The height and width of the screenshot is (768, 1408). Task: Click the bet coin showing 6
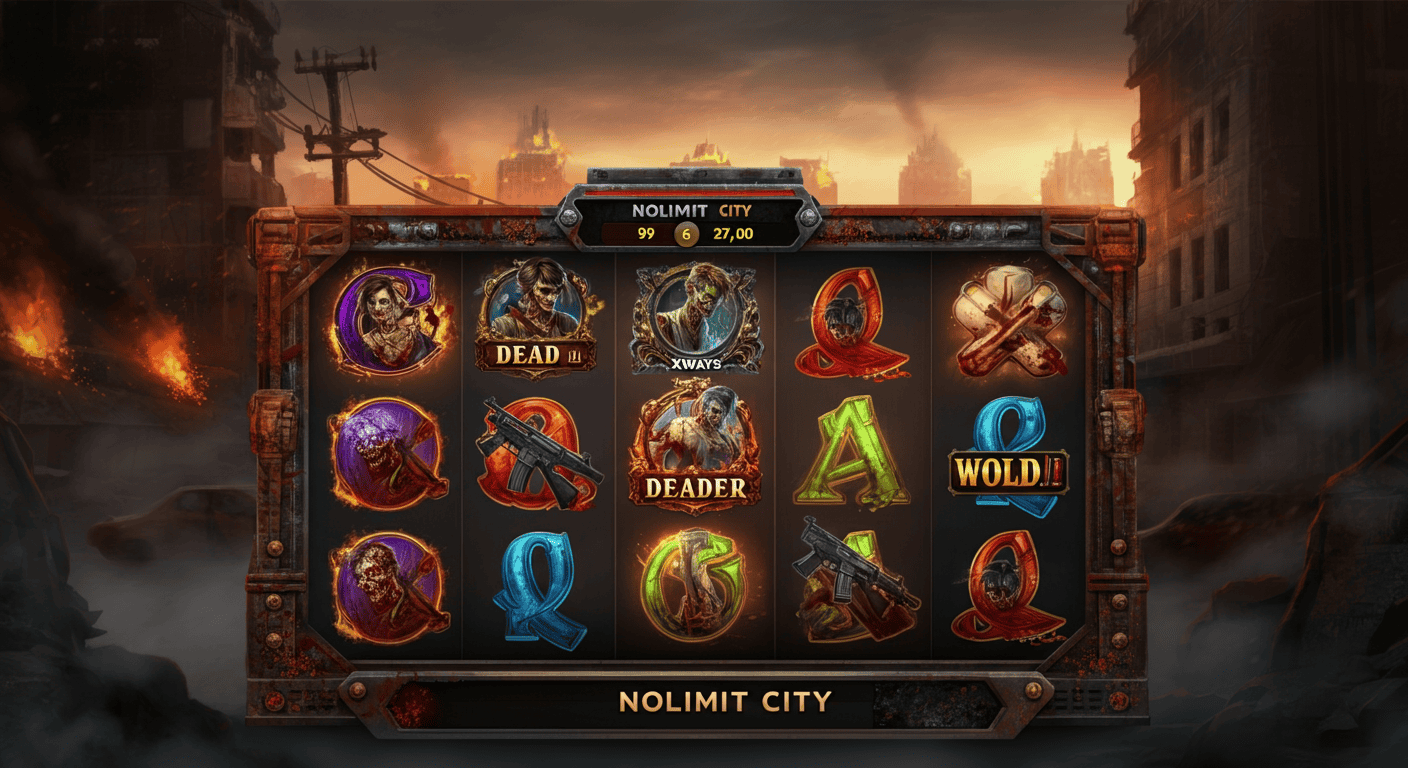[687, 233]
